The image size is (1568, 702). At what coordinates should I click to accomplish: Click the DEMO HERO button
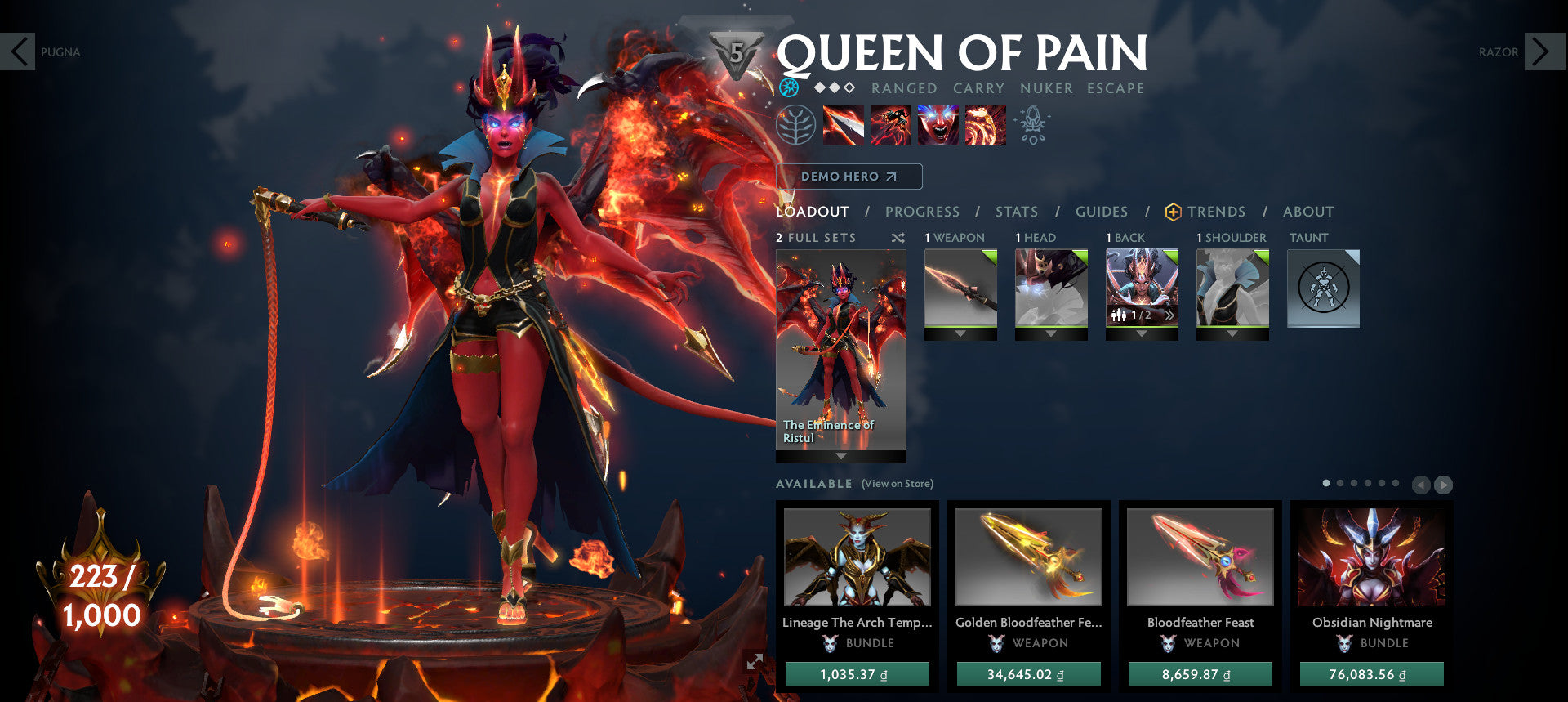tap(850, 176)
